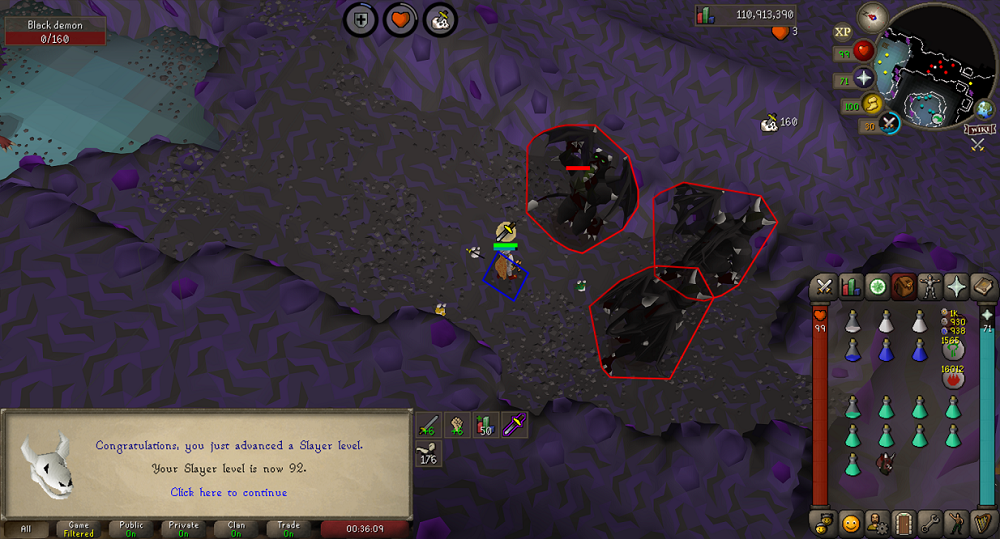Viewport: 1000px width, 539px height.
Task: Switch chat to the All filter
Action: coord(26,529)
